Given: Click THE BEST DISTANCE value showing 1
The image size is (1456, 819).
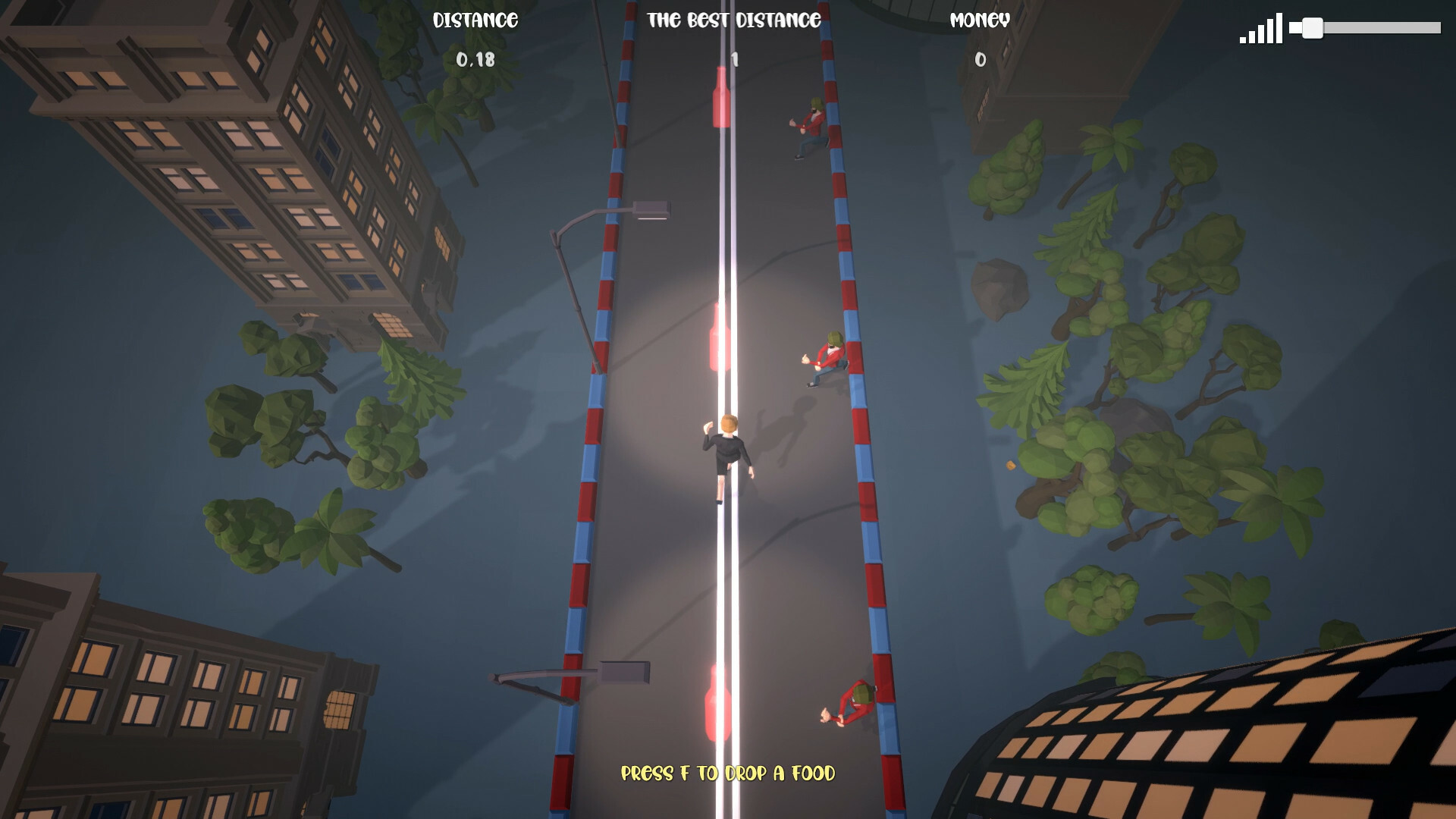Looking at the screenshot, I should point(733,58).
